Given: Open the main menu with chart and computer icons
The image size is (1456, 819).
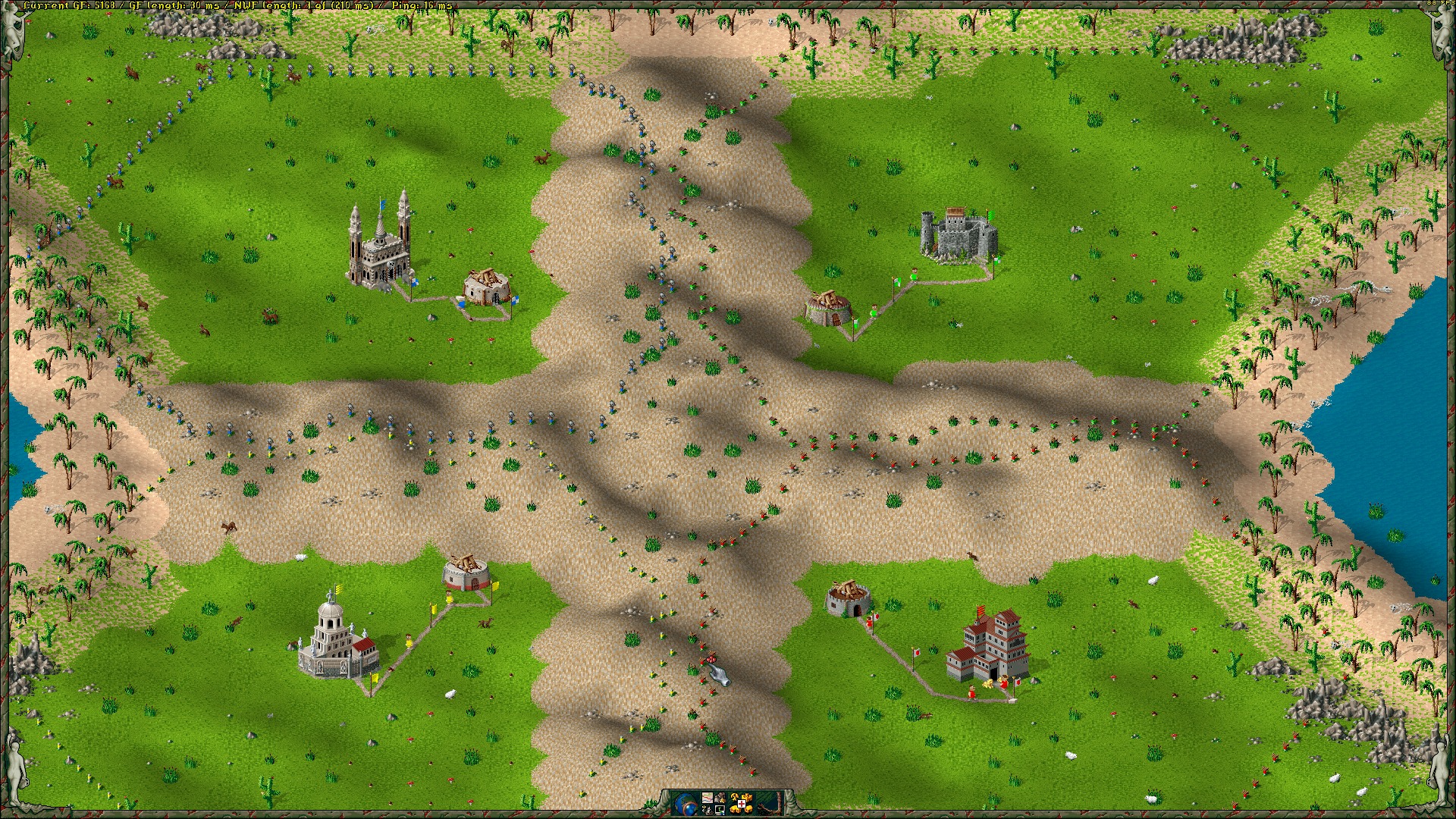Looking at the screenshot, I should coord(714,802).
